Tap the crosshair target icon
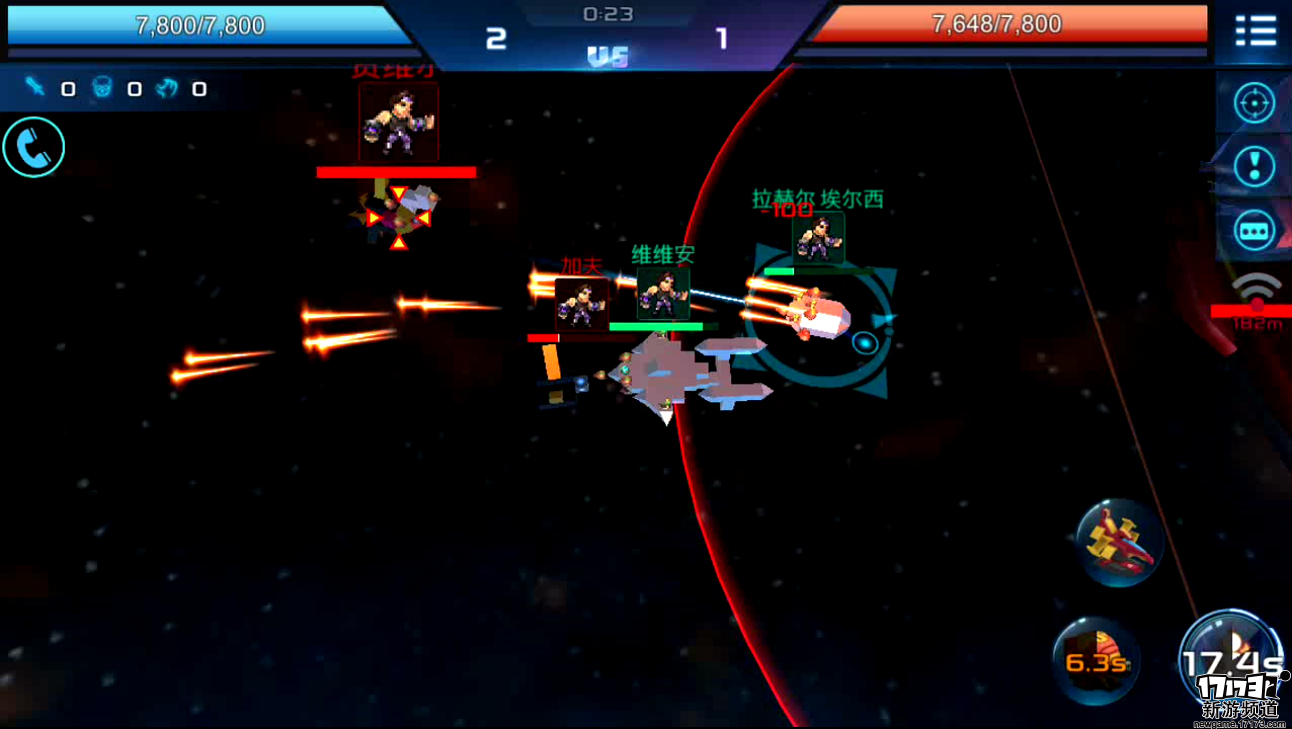Viewport: 1292px width, 729px height. (x=1254, y=103)
